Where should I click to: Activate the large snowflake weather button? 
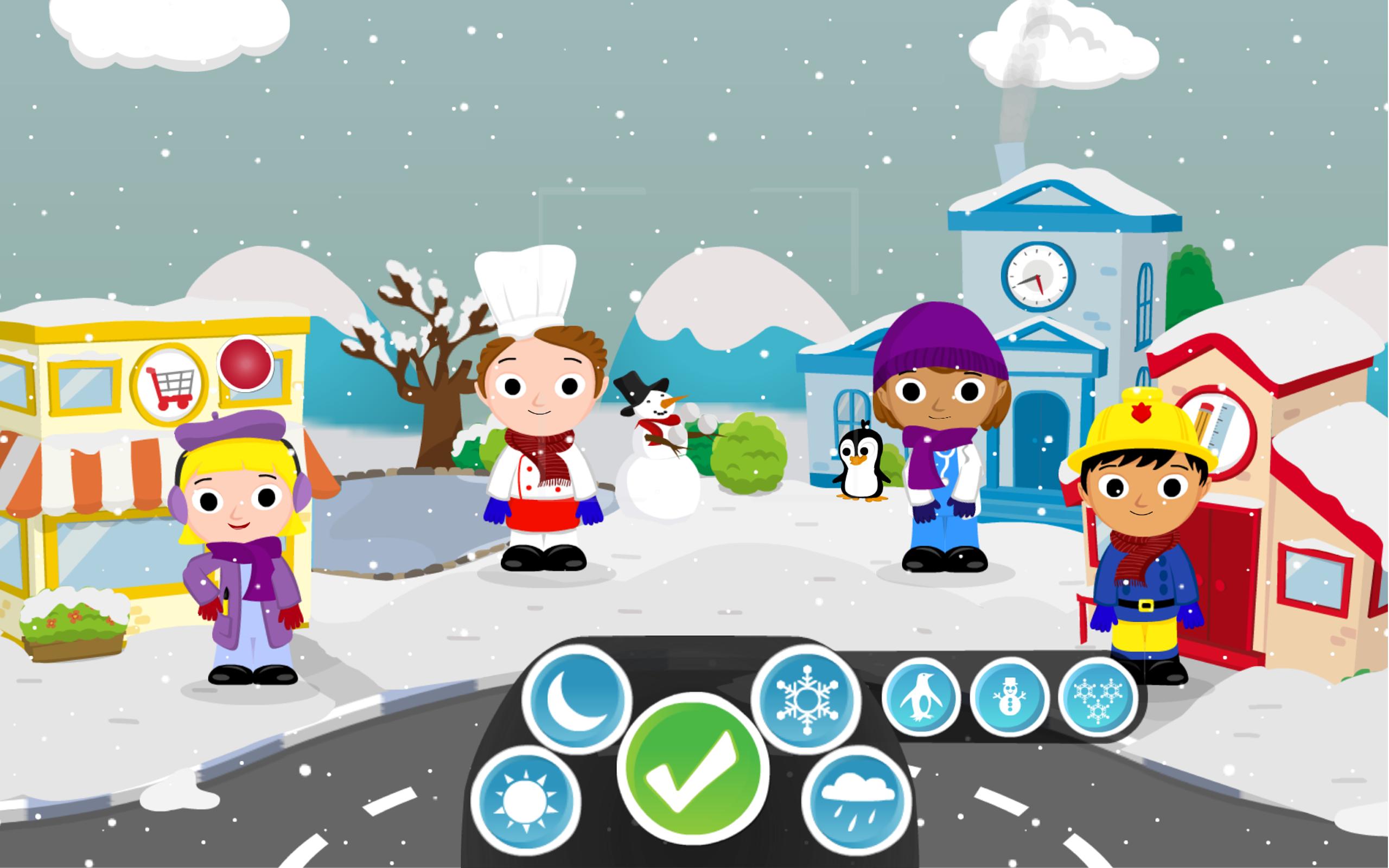click(x=806, y=699)
